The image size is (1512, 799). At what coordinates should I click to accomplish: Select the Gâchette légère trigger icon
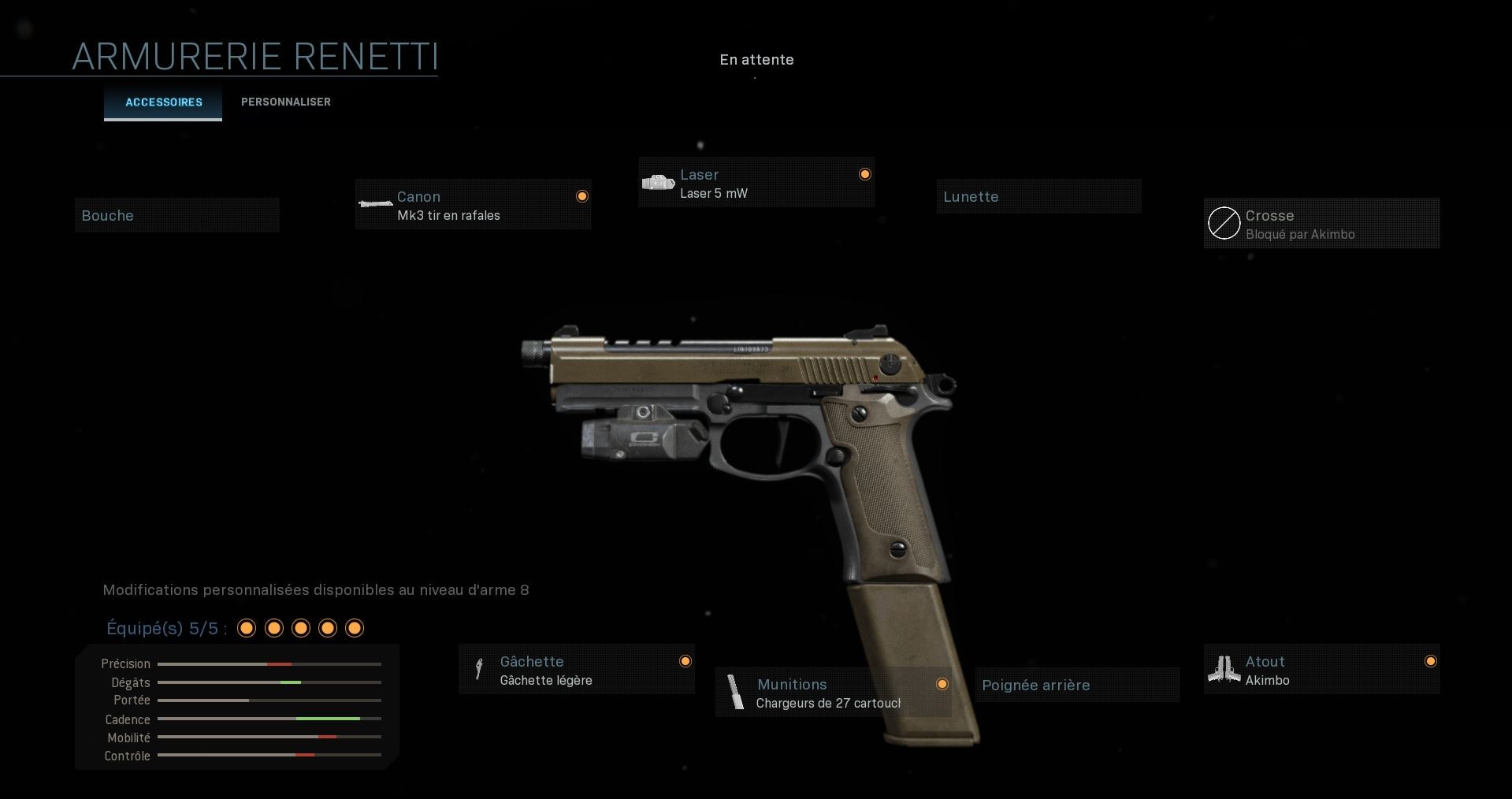coord(479,669)
